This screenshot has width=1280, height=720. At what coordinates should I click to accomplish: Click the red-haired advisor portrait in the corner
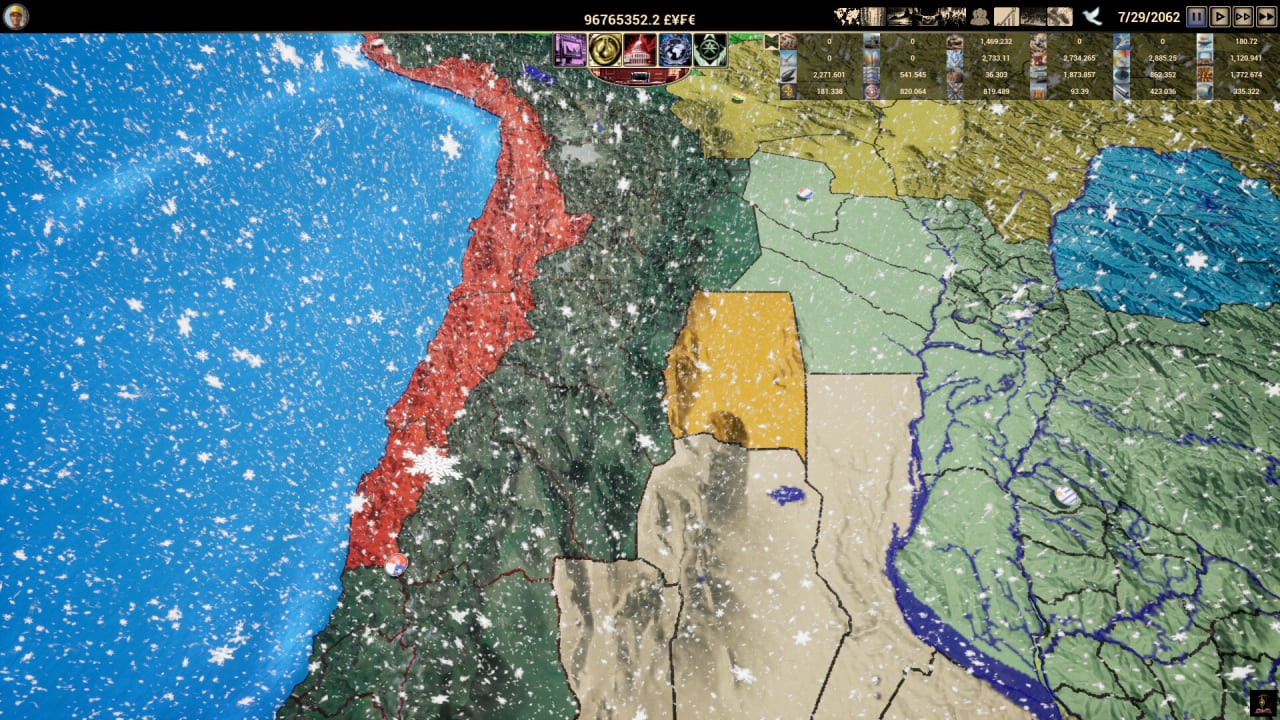tap(1263, 703)
